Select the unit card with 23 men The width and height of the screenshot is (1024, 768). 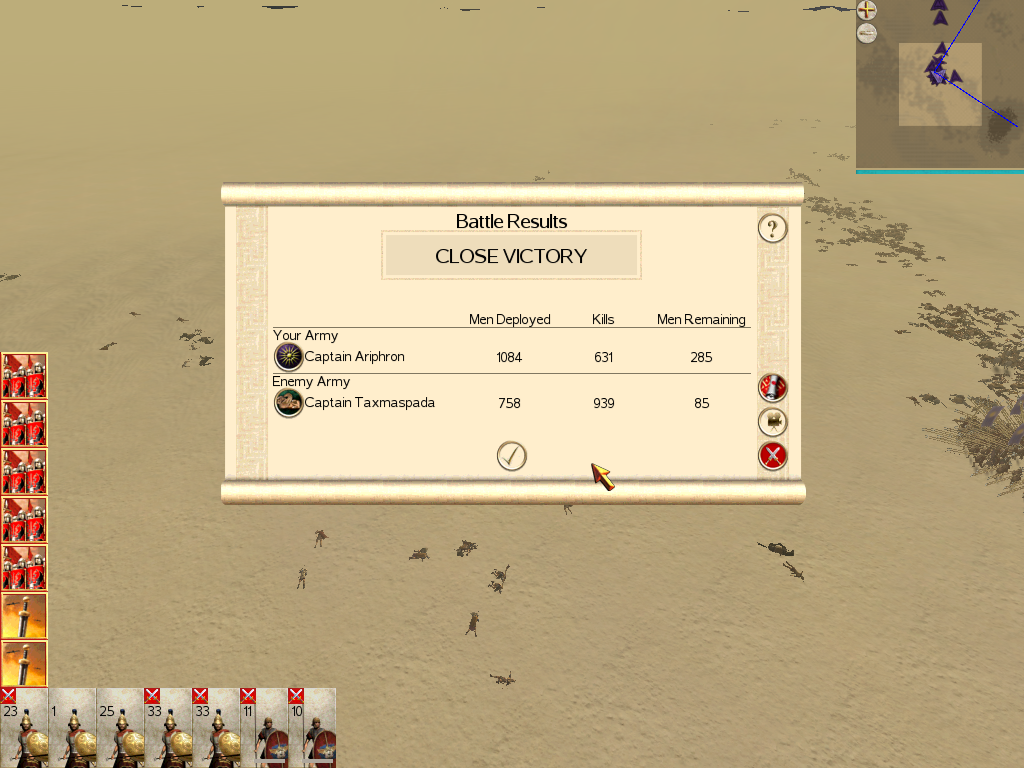pos(24,729)
